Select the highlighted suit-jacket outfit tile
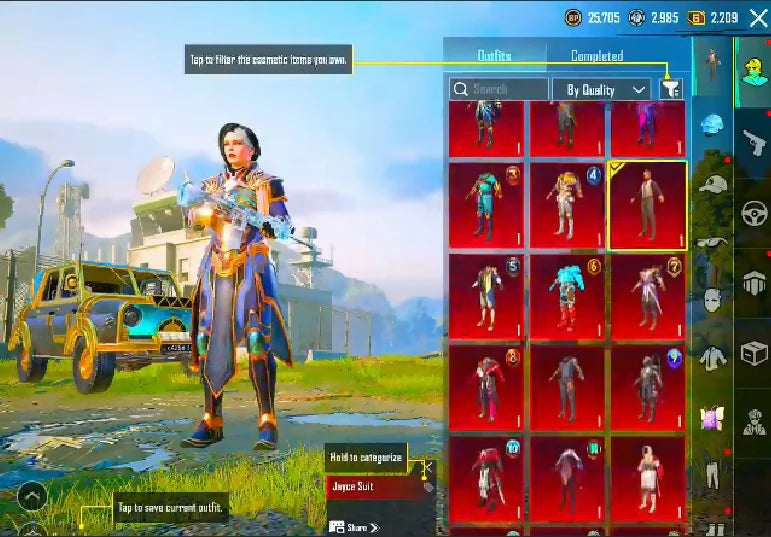 click(x=647, y=205)
